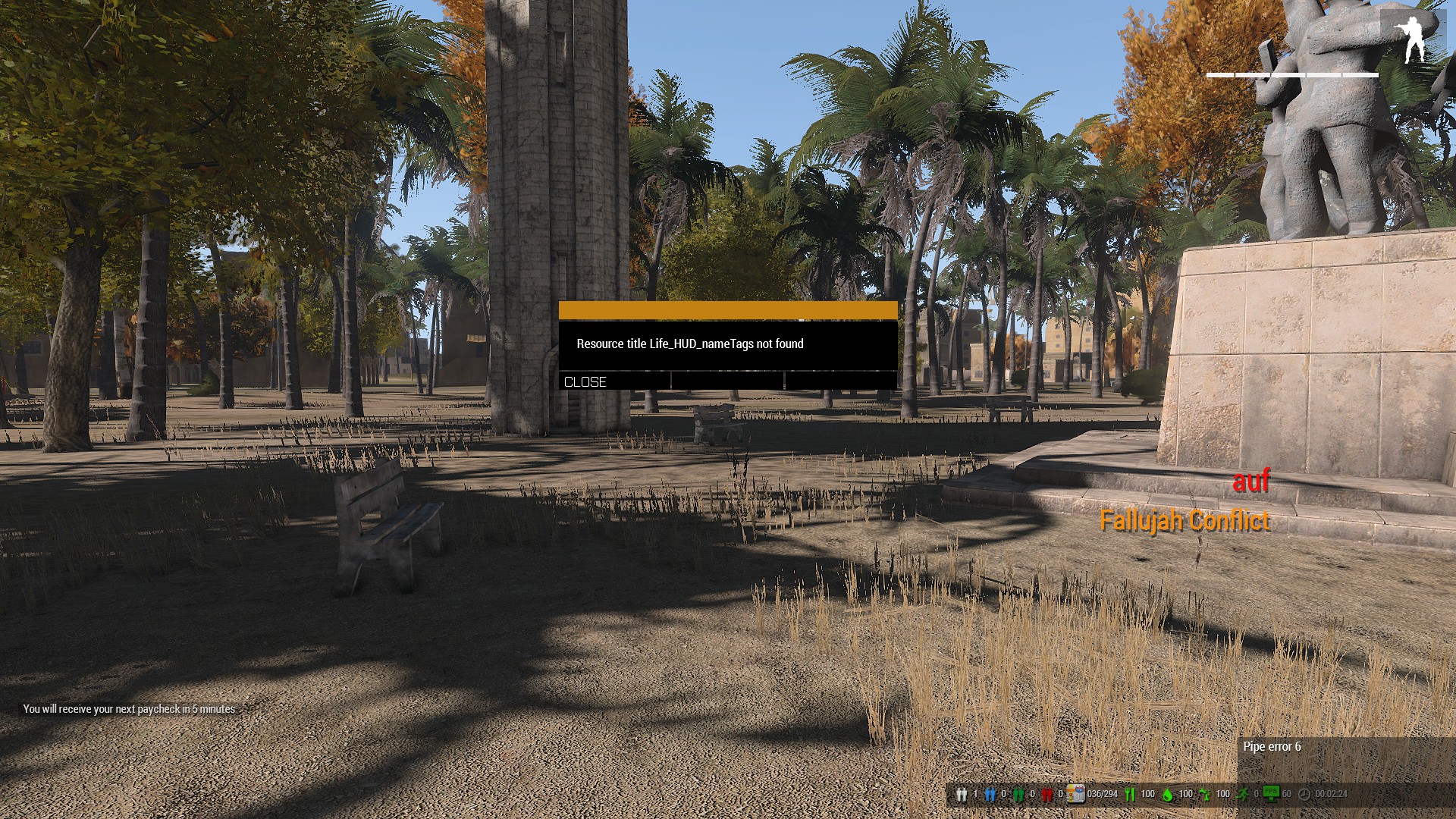Click the map grid icon in status bar

(1075, 794)
